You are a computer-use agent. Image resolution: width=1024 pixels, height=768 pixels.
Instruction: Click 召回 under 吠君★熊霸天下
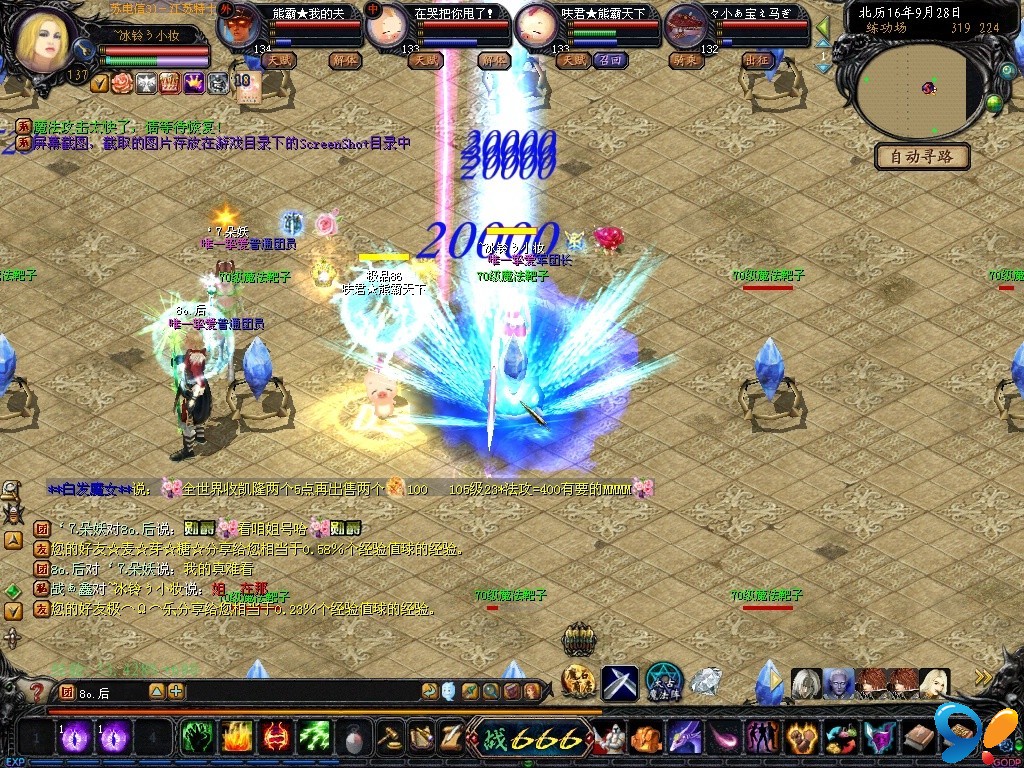(x=610, y=61)
